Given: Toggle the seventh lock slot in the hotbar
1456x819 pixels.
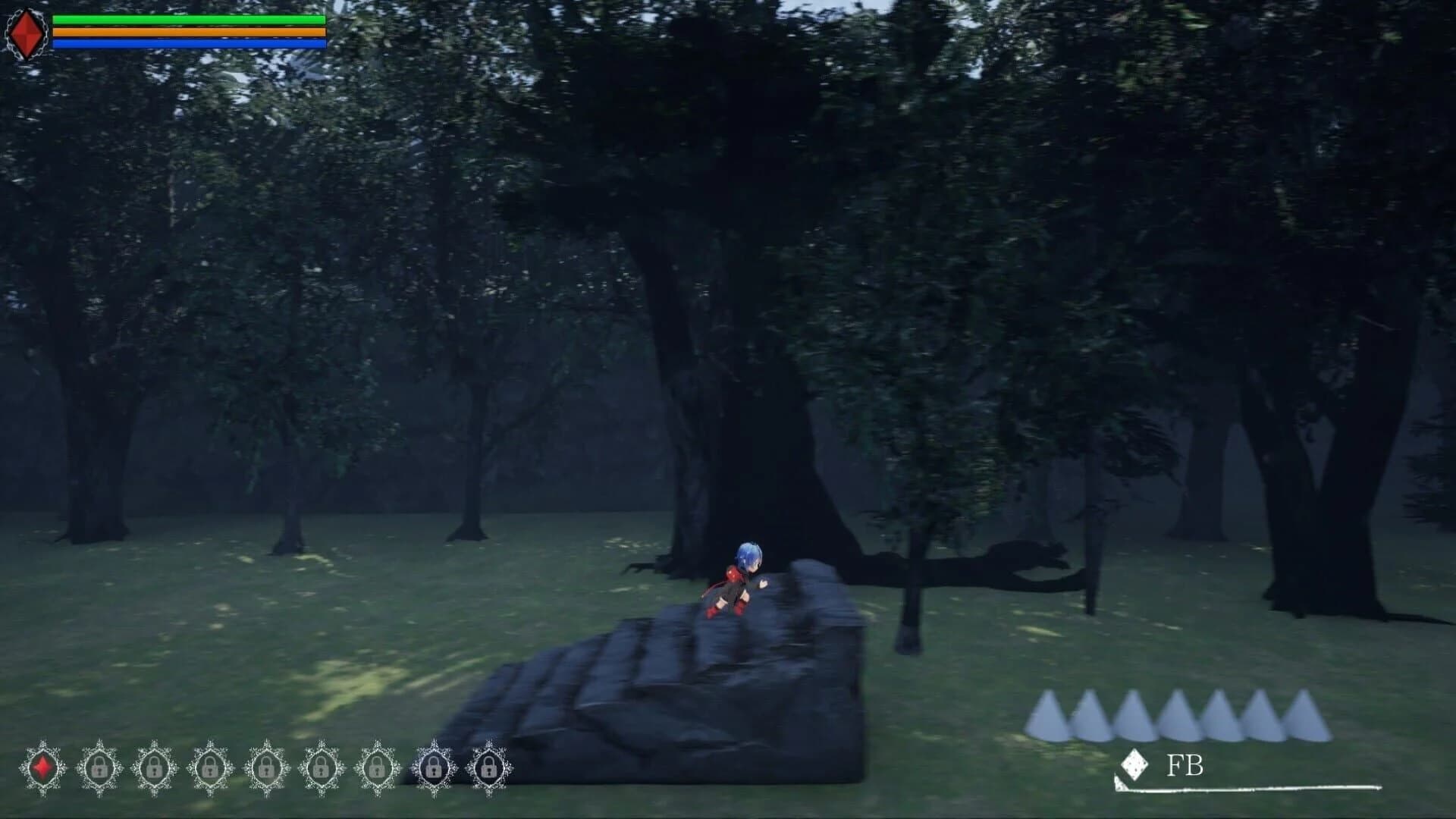Looking at the screenshot, I should point(434,766).
